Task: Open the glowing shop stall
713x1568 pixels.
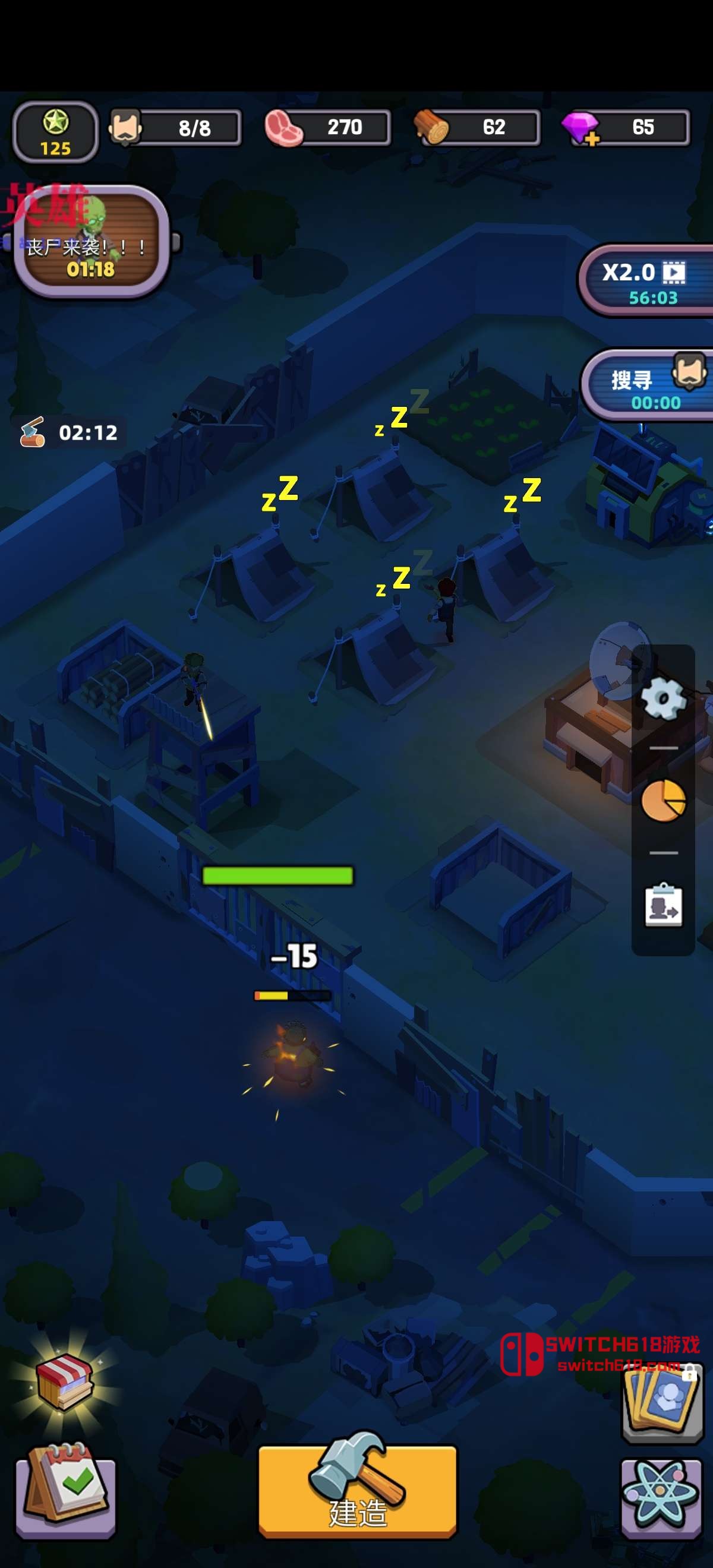Action: 64,1380
